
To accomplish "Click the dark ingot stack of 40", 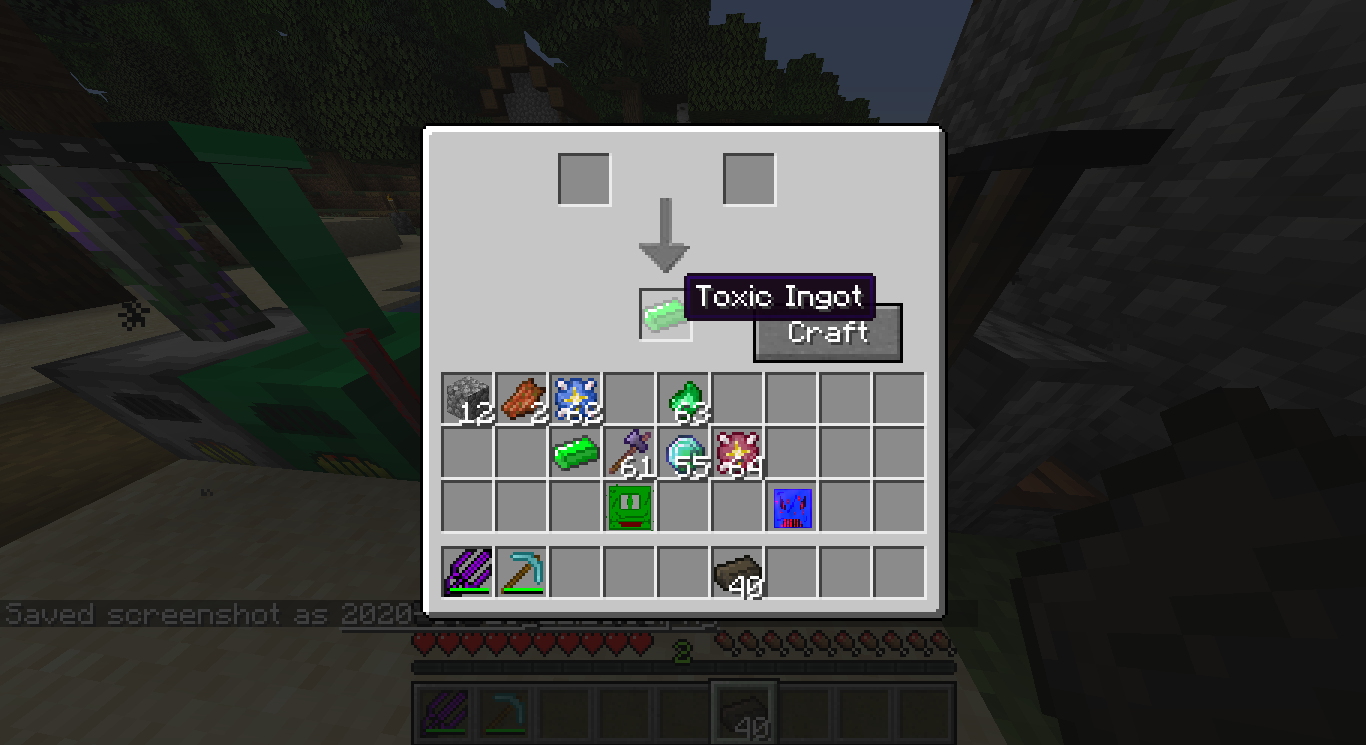I will click(x=738, y=570).
